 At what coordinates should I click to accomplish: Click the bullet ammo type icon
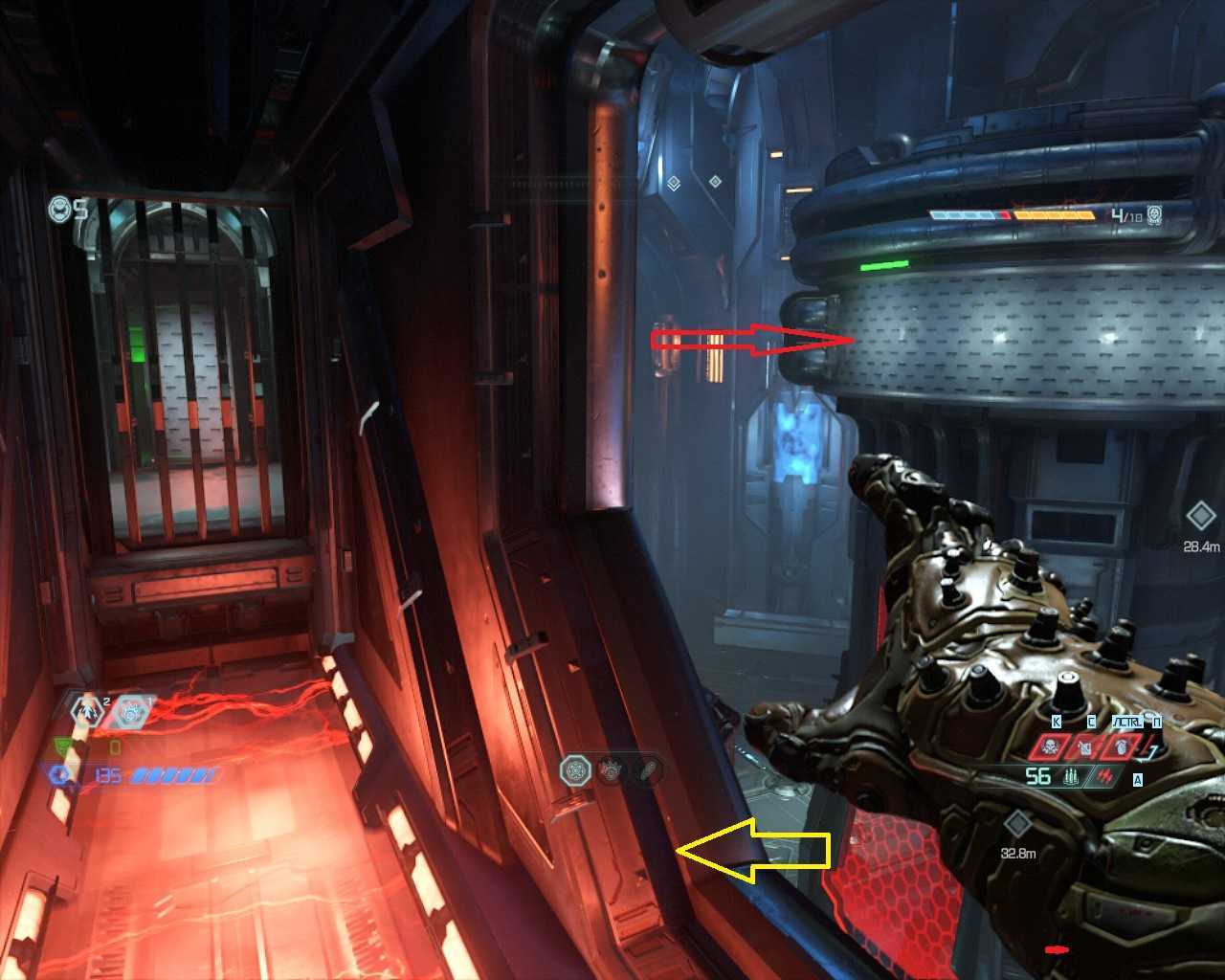click(1071, 776)
